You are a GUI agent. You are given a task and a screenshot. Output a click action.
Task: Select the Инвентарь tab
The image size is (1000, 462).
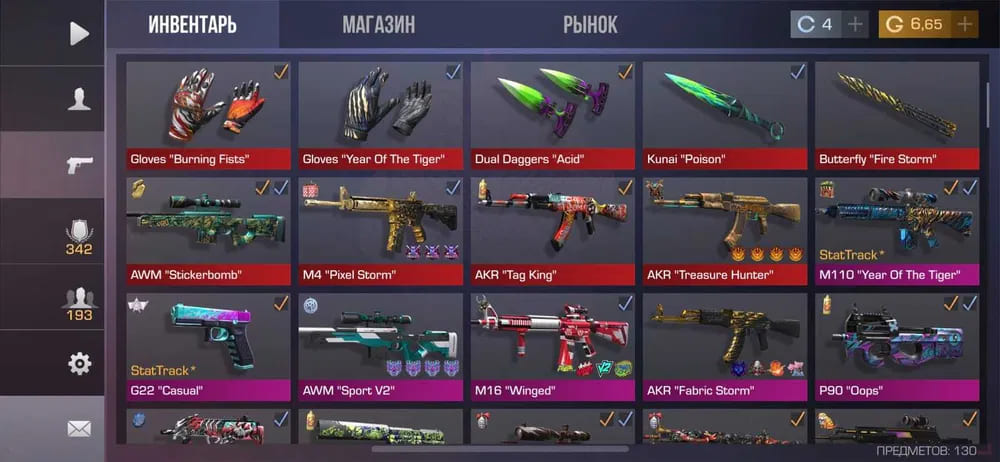pyautogui.click(x=192, y=24)
